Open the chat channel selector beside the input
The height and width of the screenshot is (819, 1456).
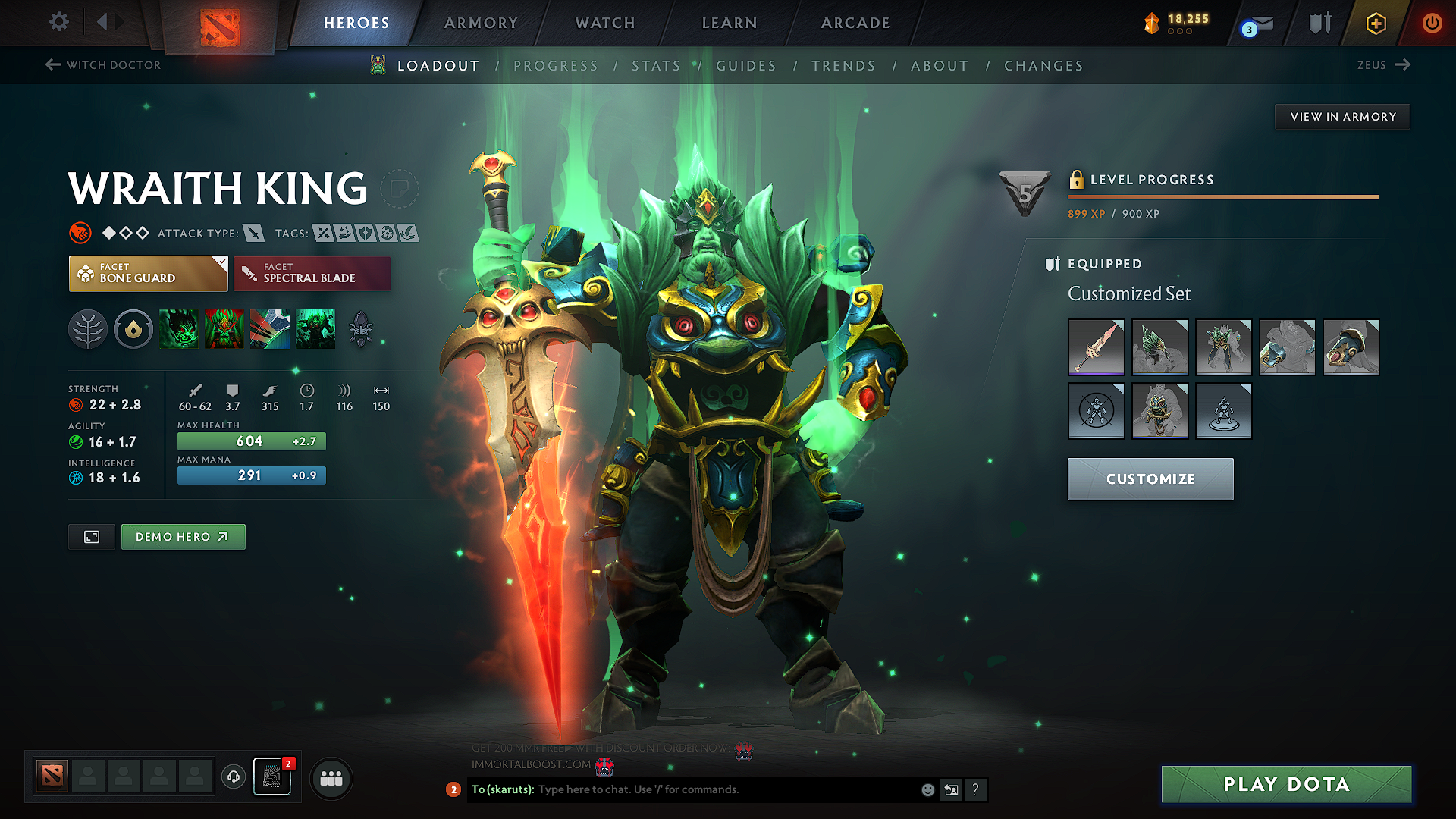coord(951,789)
